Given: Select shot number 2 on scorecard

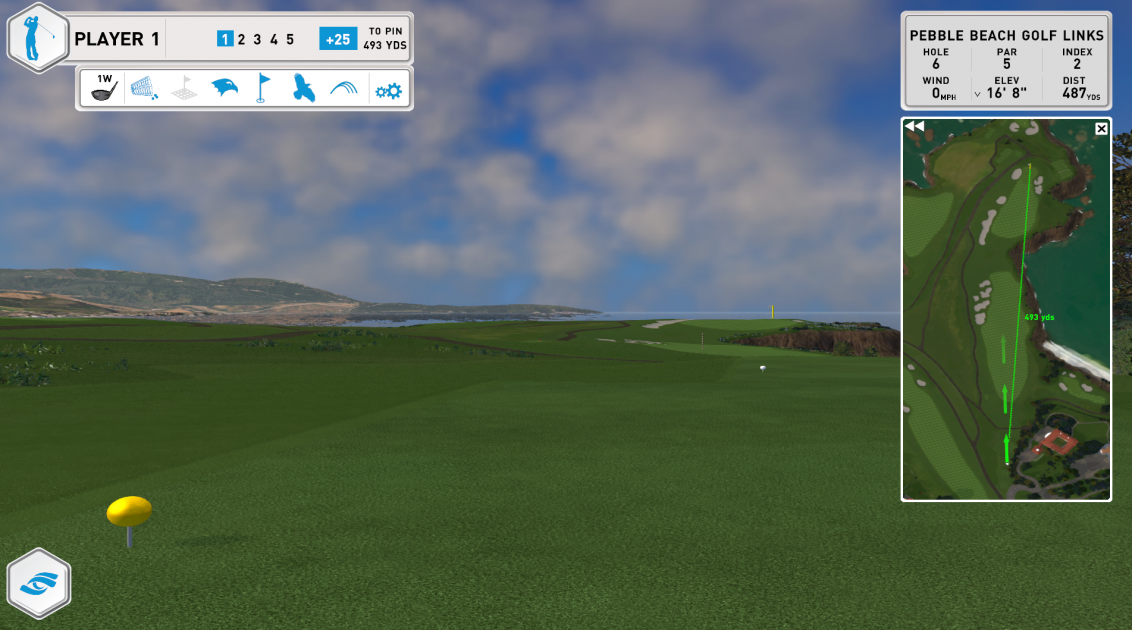Looking at the screenshot, I should (241, 40).
